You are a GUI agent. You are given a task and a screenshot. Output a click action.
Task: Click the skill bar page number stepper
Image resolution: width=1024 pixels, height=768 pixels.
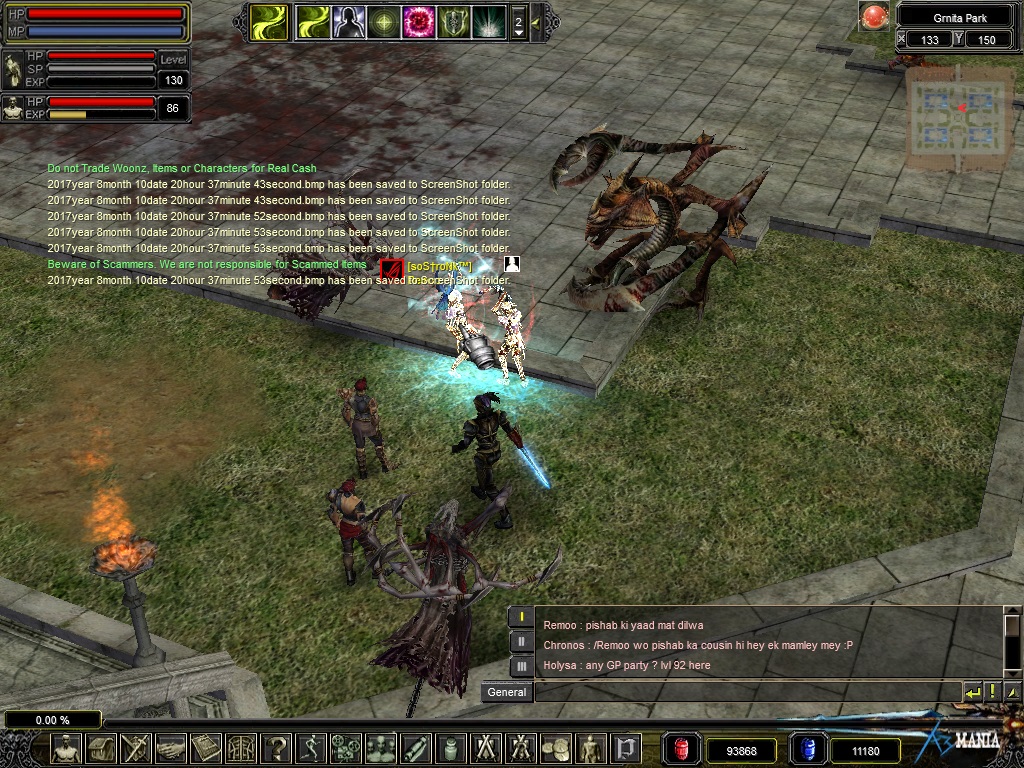[x=518, y=22]
